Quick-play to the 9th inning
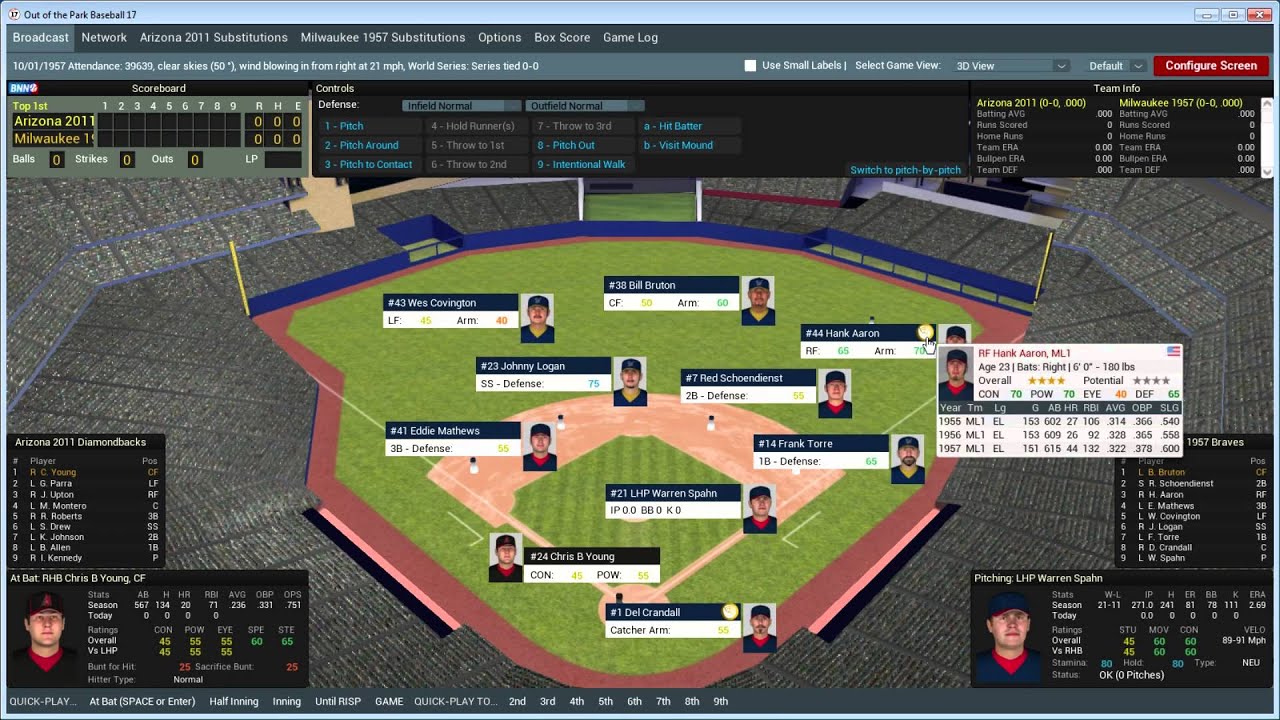Image resolution: width=1280 pixels, height=720 pixels. coord(720,701)
